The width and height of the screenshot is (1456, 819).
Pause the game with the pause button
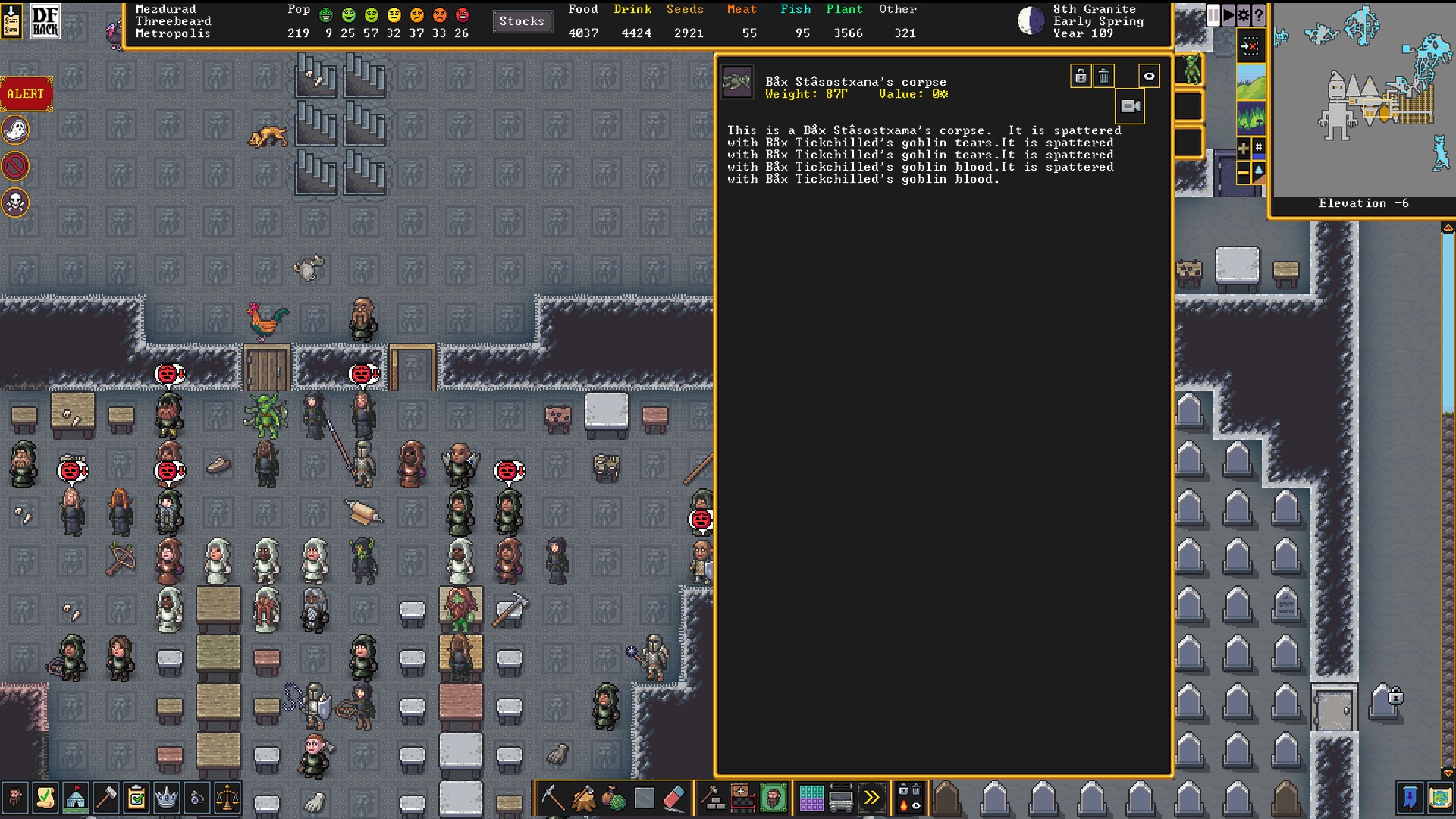coord(1213,15)
